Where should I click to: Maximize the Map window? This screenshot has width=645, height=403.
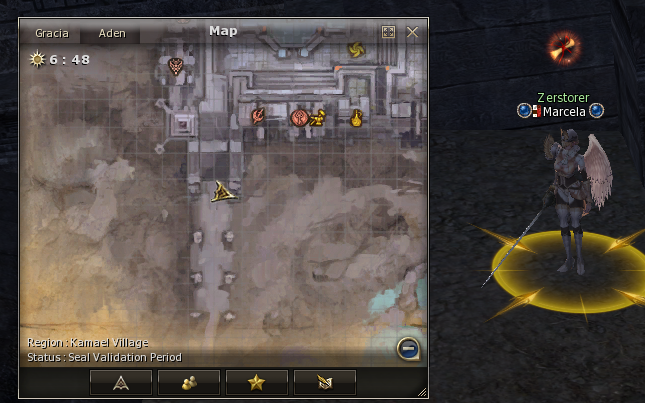pyautogui.click(x=389, y=32)
